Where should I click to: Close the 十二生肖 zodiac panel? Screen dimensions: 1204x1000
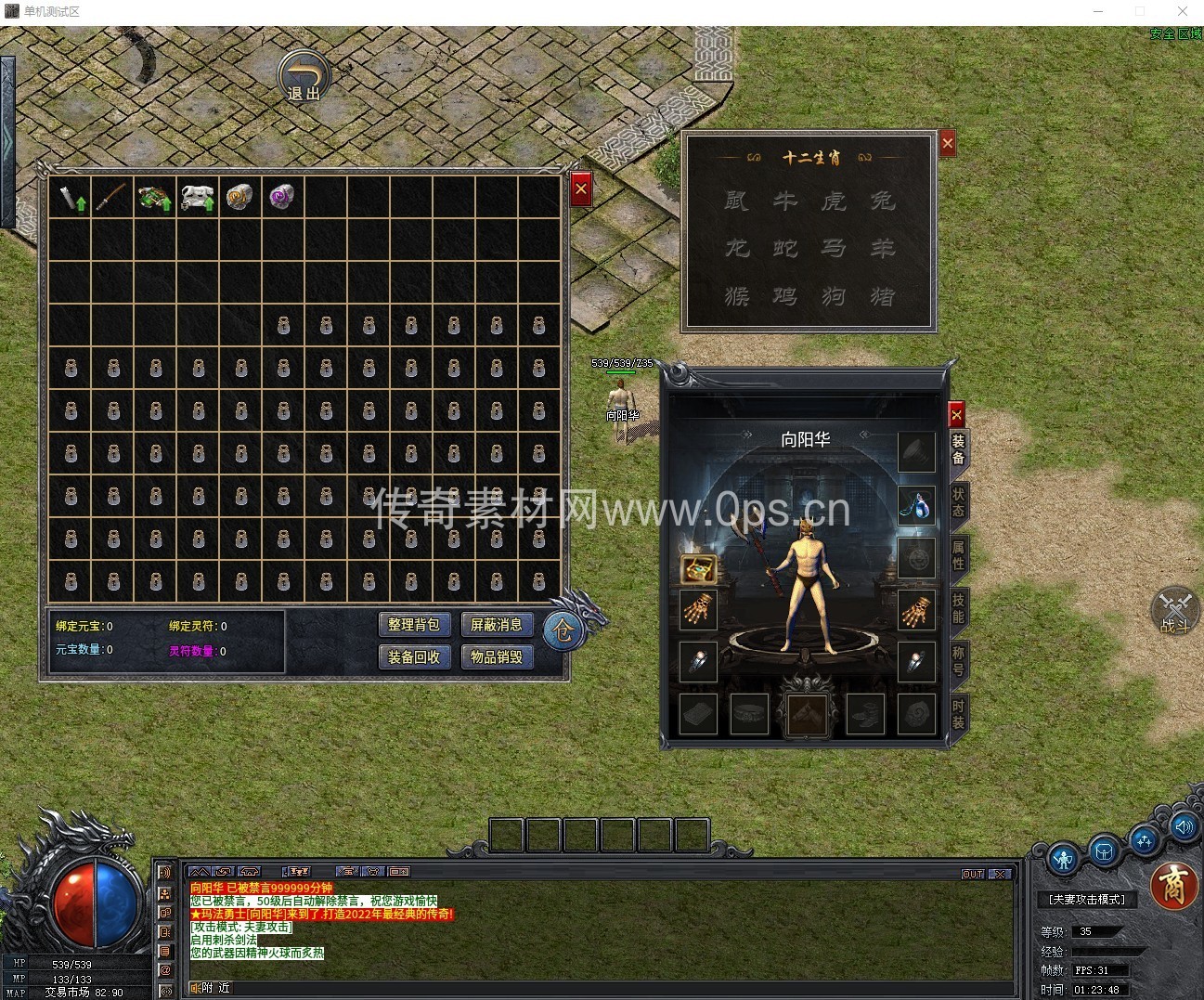(x=947, y=144)
